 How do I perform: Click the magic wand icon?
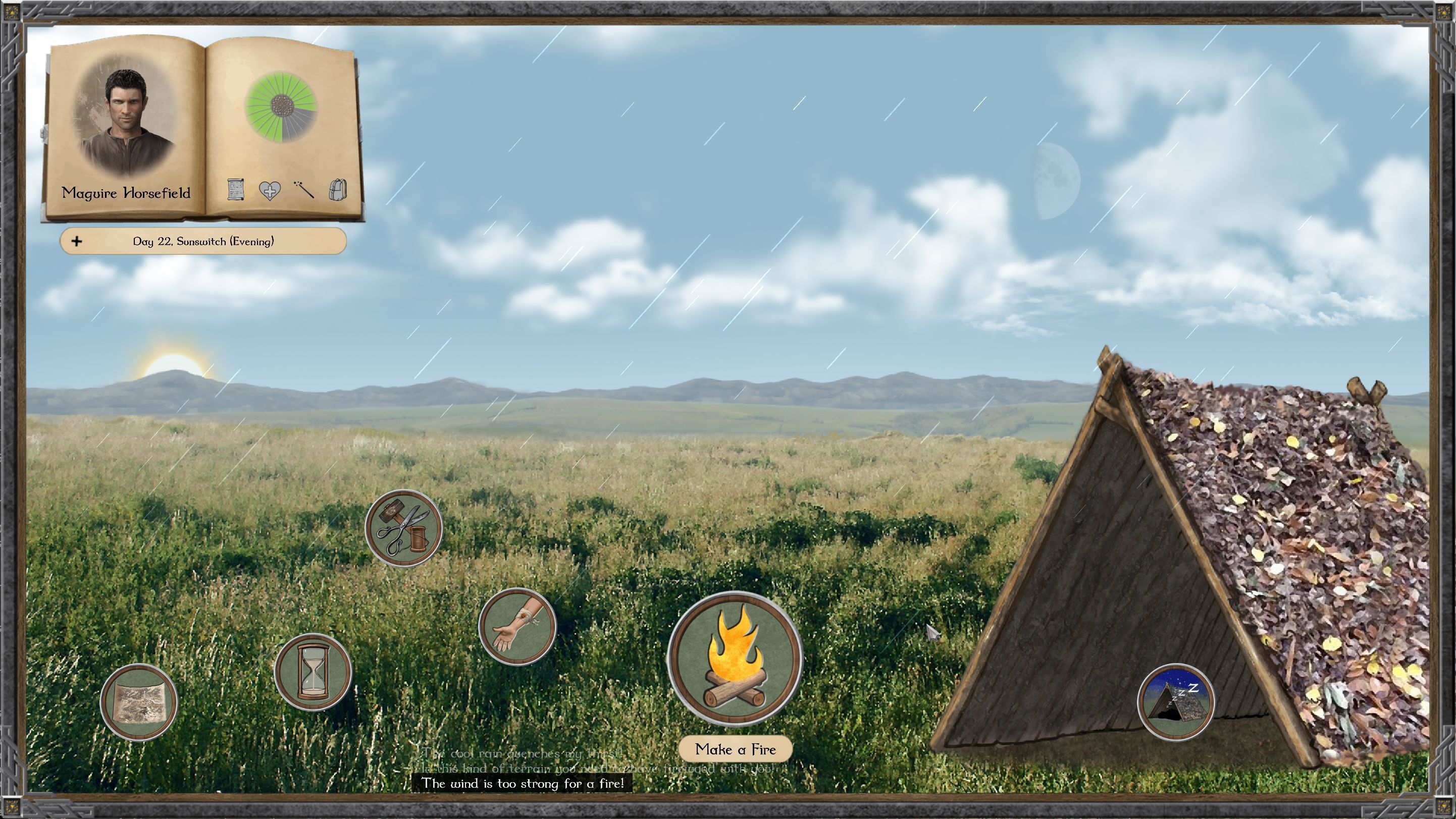(x=304, y=190)
